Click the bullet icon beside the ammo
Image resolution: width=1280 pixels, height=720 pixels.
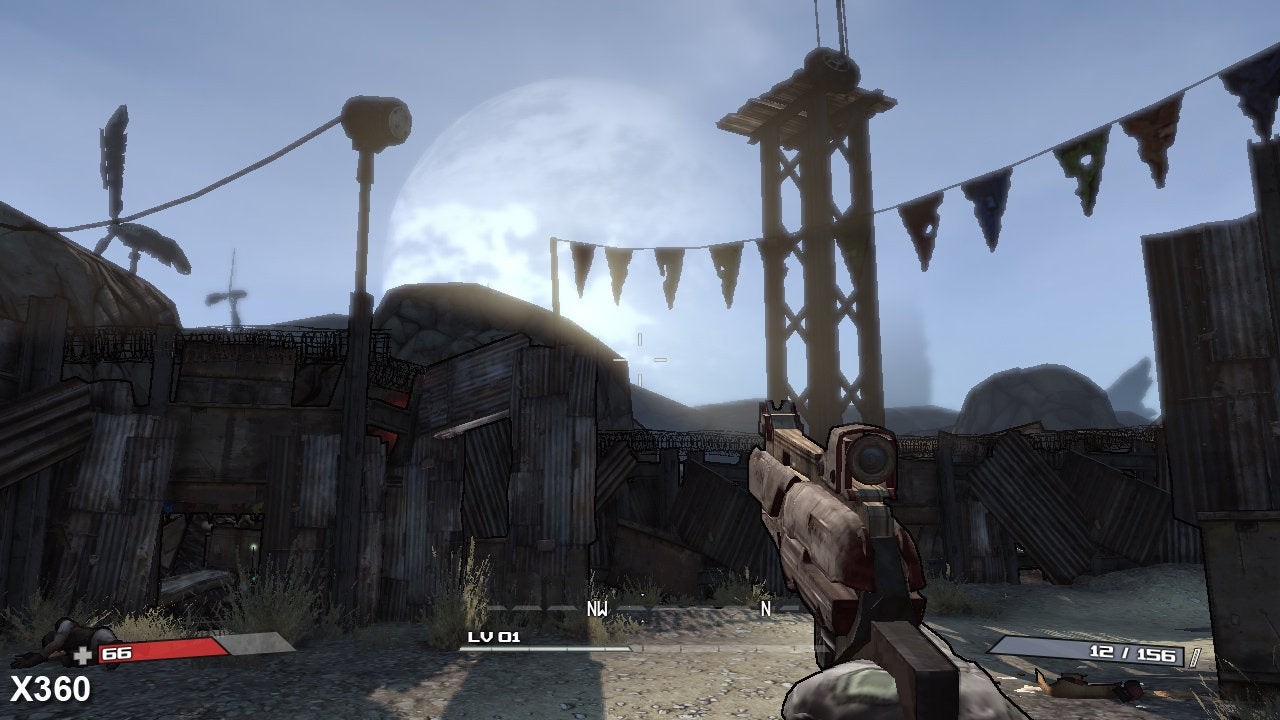click(1193, 655)
